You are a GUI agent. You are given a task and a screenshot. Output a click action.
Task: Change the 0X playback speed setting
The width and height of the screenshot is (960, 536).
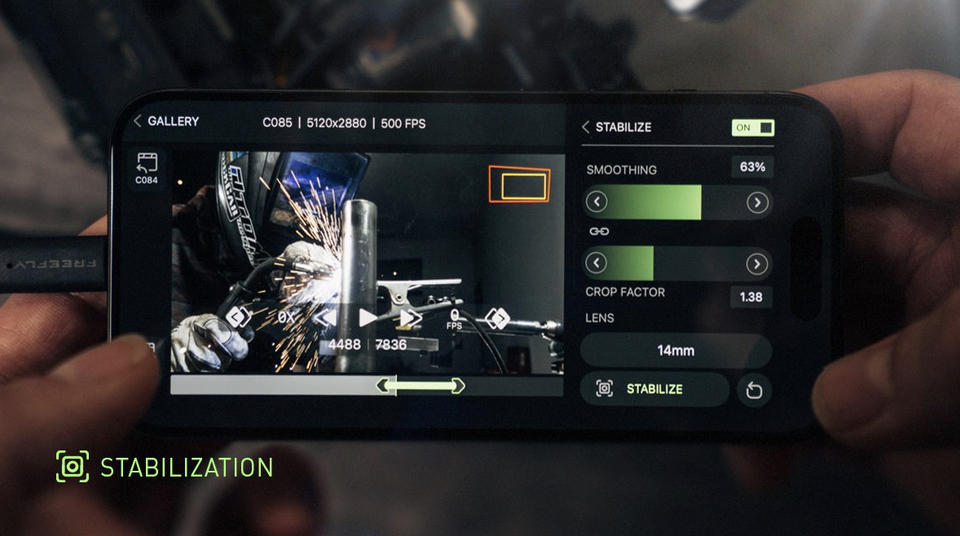click(286, 318)
